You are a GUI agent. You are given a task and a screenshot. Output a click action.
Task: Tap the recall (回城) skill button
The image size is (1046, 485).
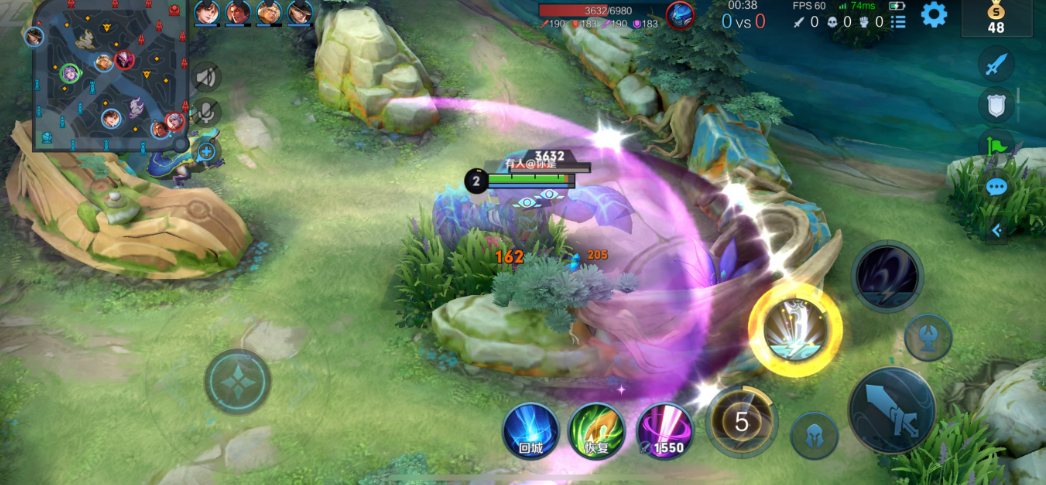530,431
